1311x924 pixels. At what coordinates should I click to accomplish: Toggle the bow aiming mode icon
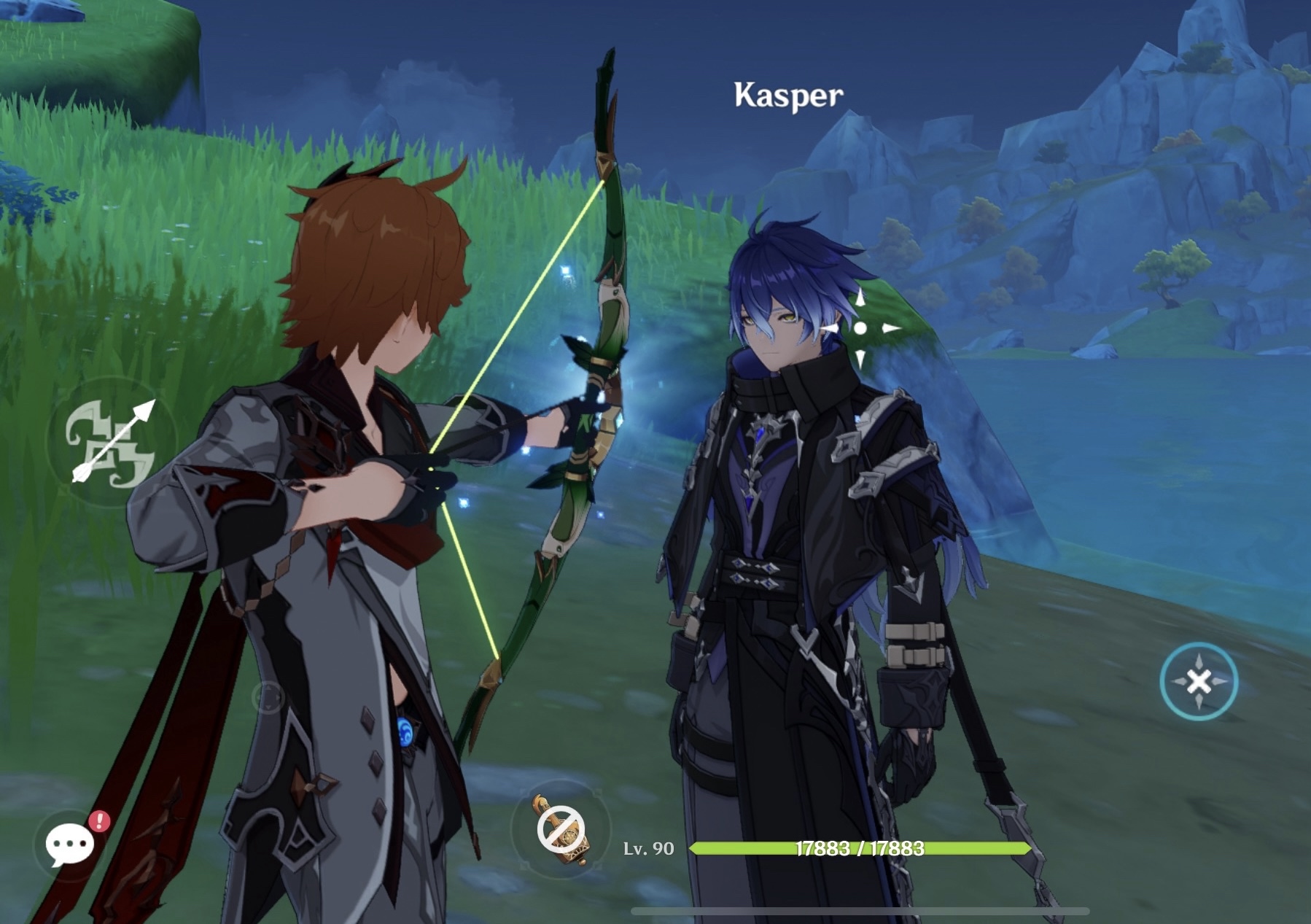click(112, 441)
